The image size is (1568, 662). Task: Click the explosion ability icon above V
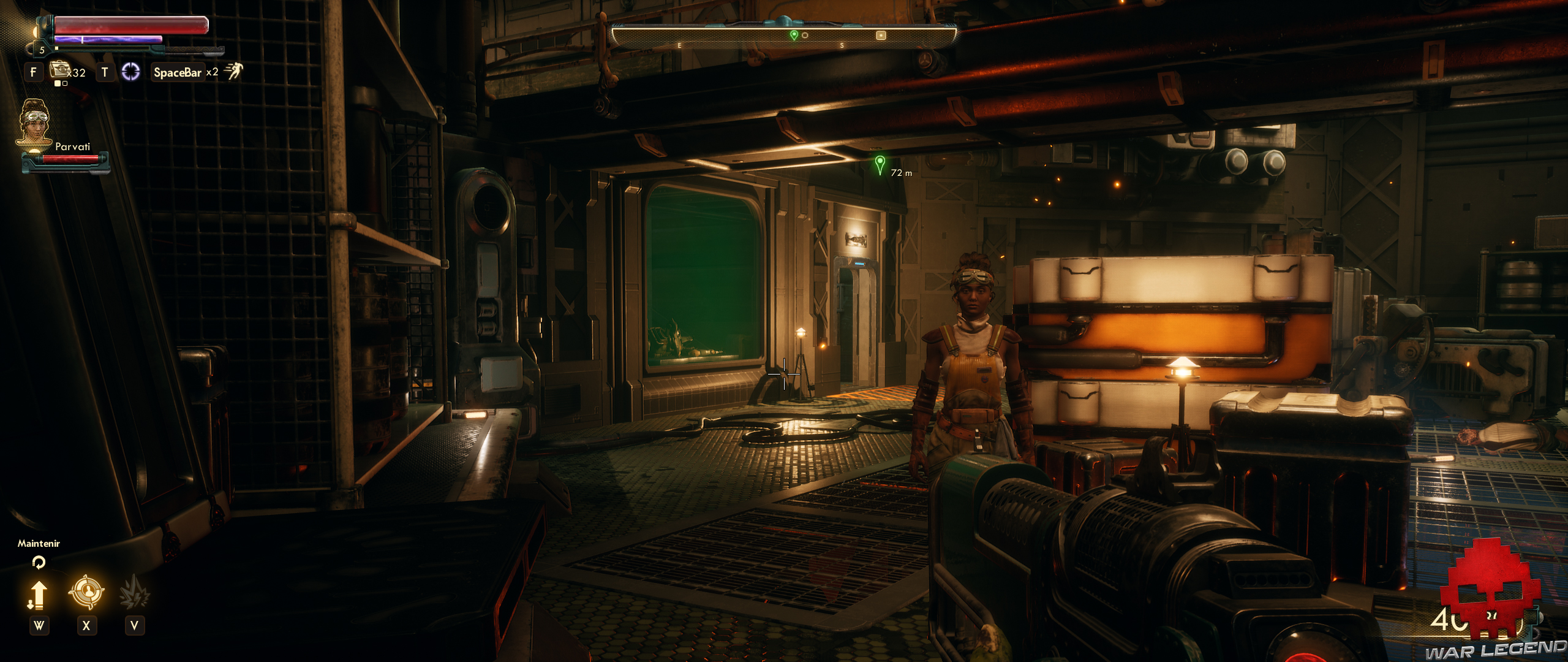[135, 592]
